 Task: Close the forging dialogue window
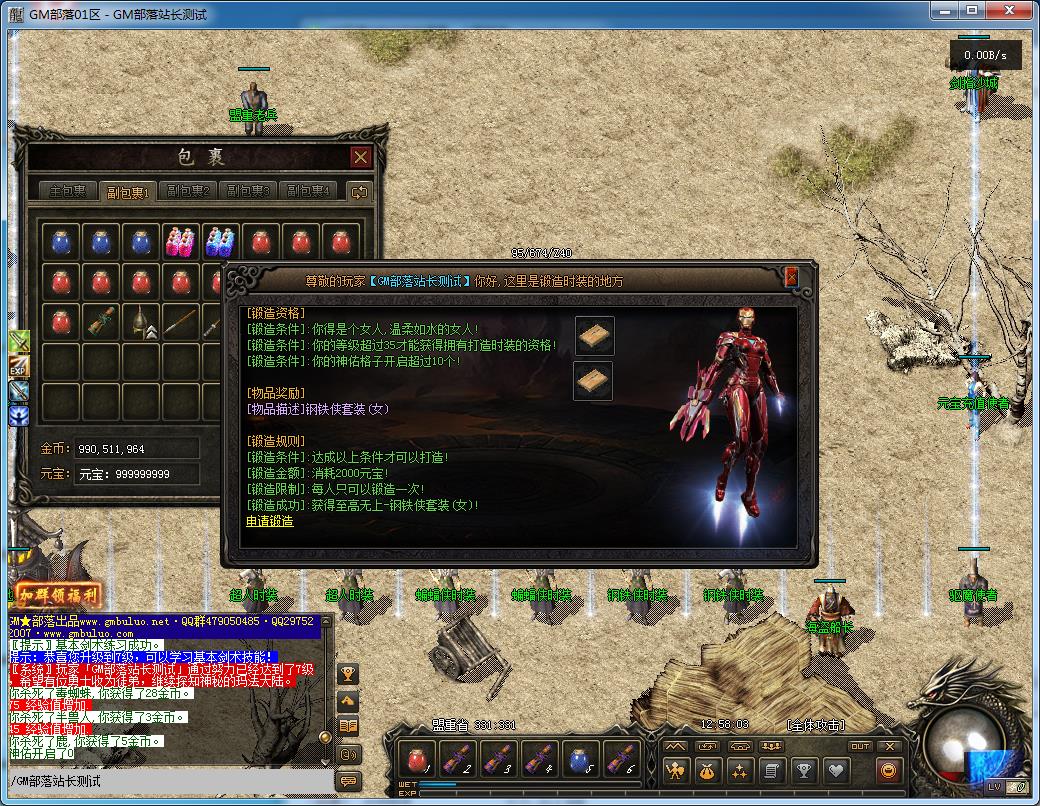pyautogui.click(x=791, y=277)
